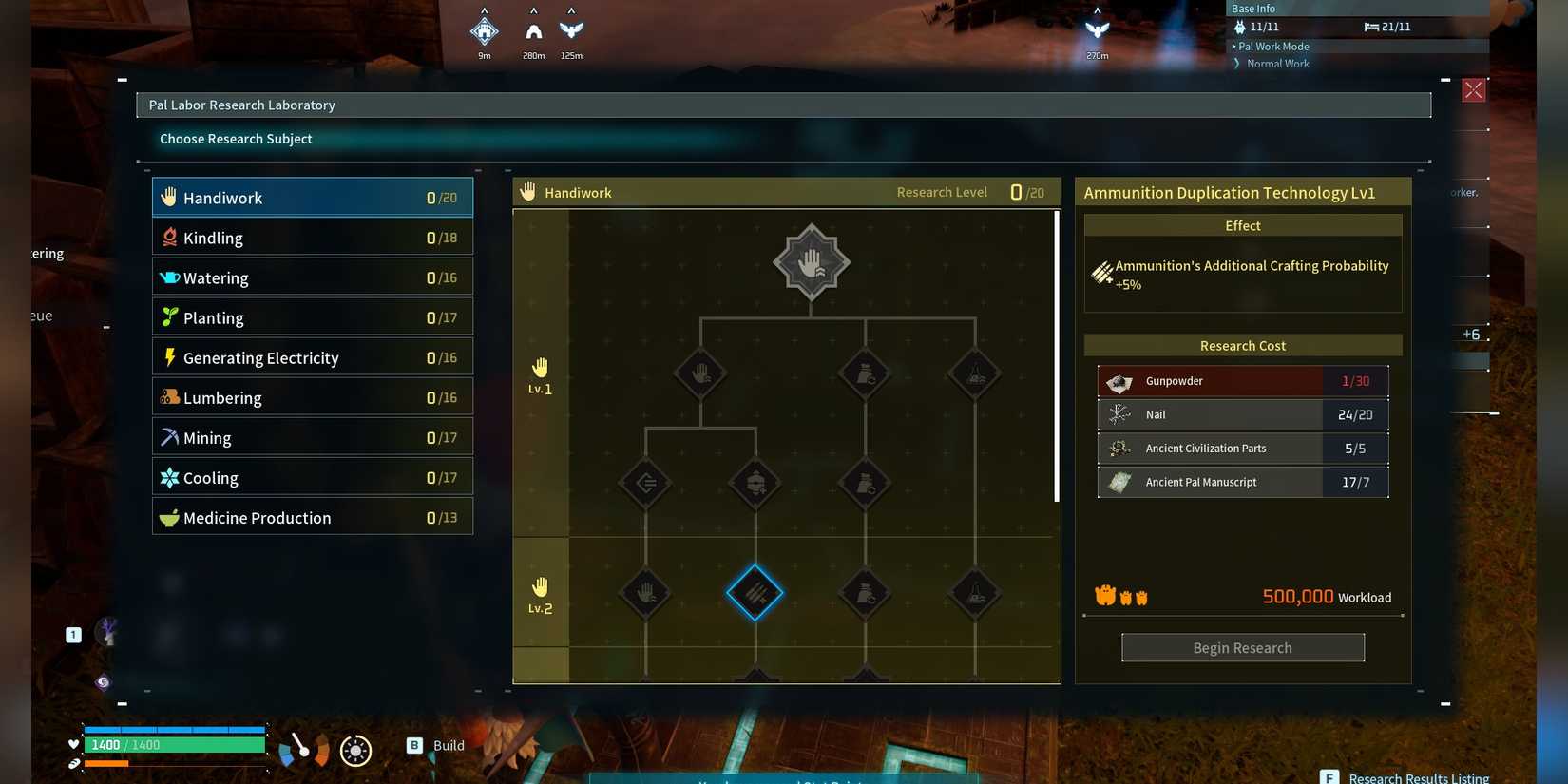Screen dimensions: 1568x784
Task: Open the Cooling research category
Action: [x=312, y=477]
